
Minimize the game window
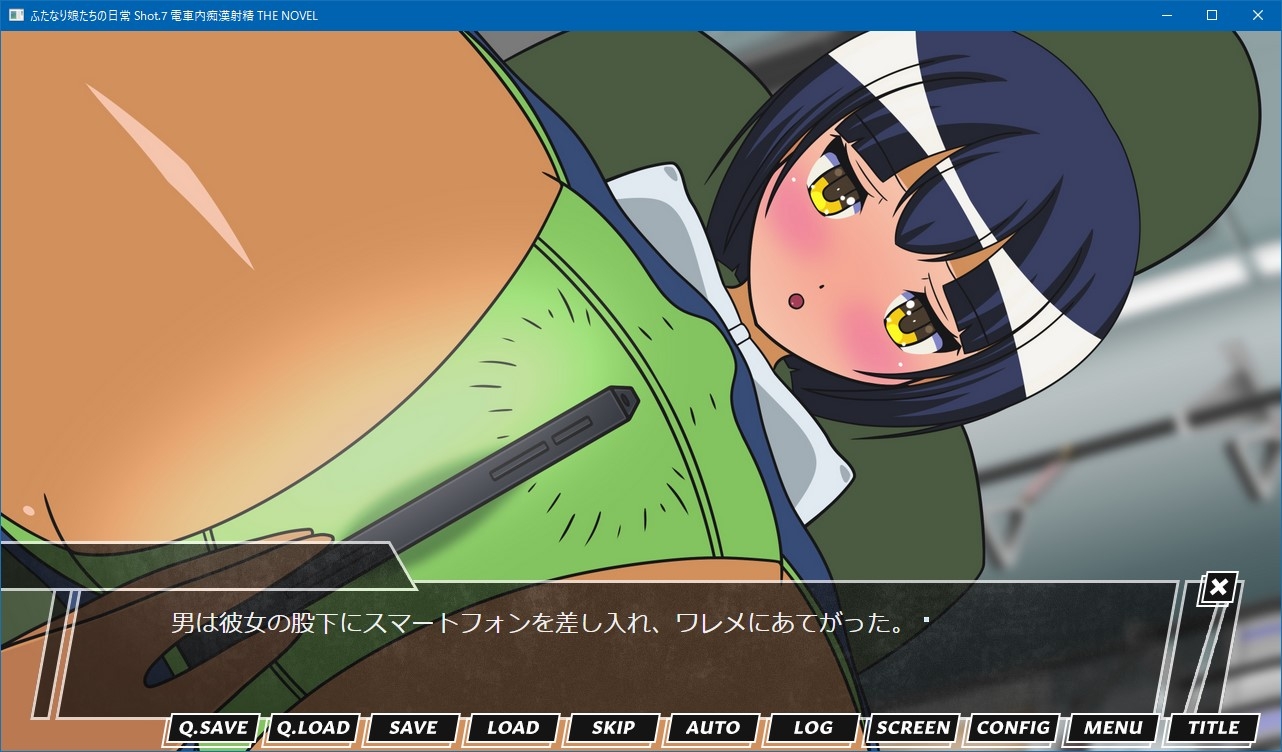1166,15
